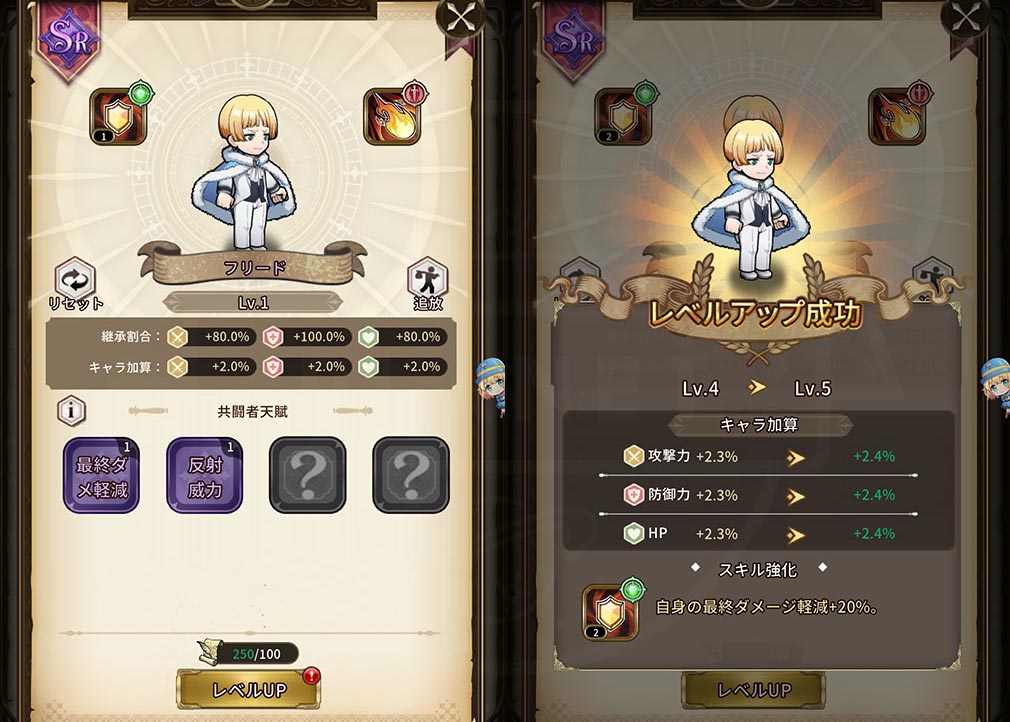Choose the 反射威力 talent tile
Screen dimensions: 1010x722
point(204,475)
